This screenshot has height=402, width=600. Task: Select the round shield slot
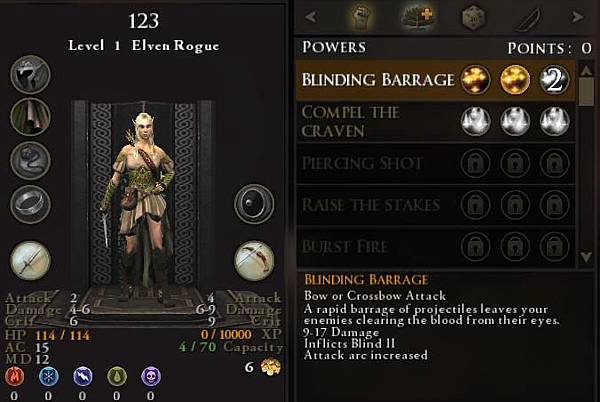254,204
